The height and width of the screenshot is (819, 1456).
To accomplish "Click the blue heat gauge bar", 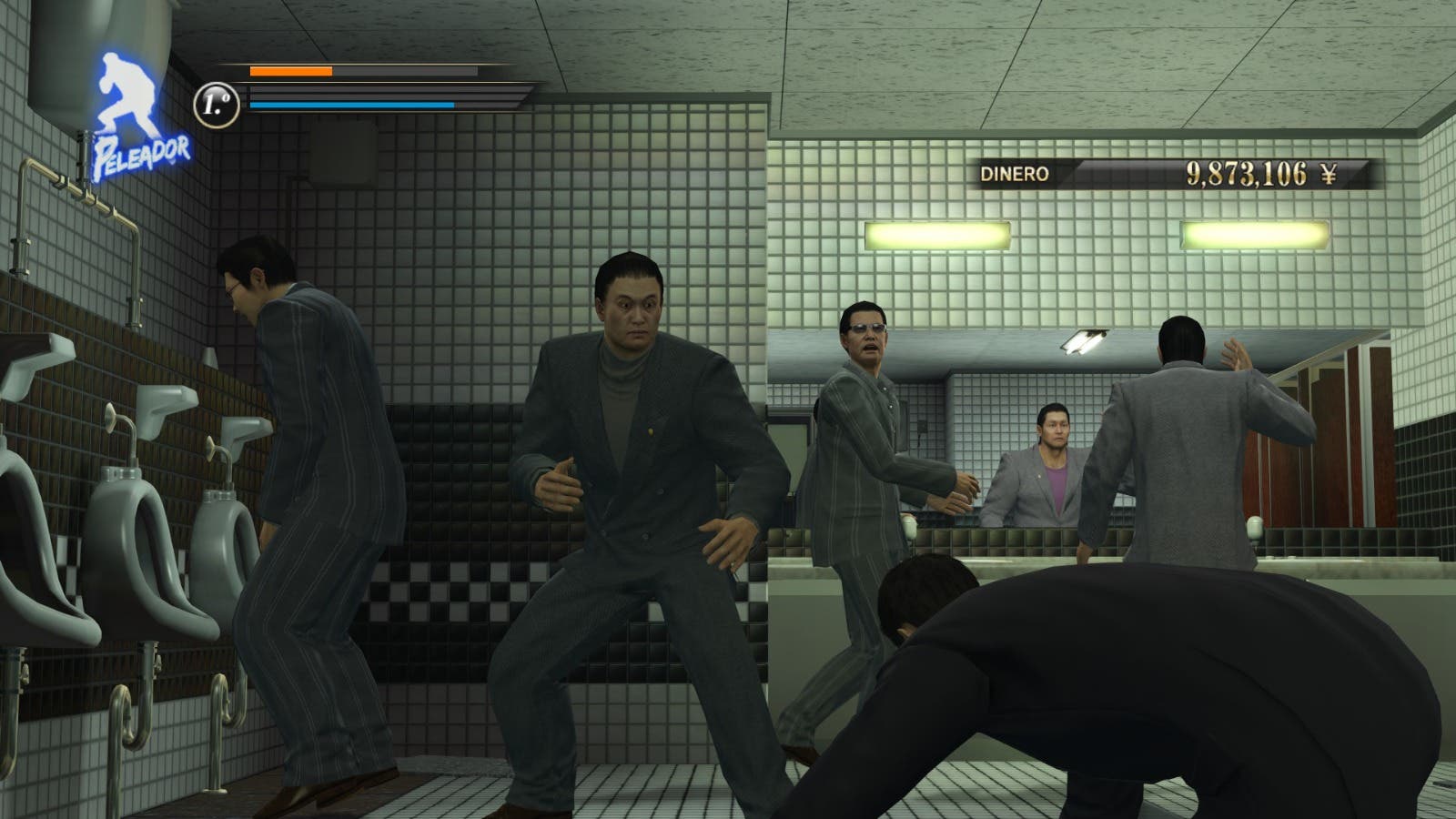I will [x=350, y=105].
